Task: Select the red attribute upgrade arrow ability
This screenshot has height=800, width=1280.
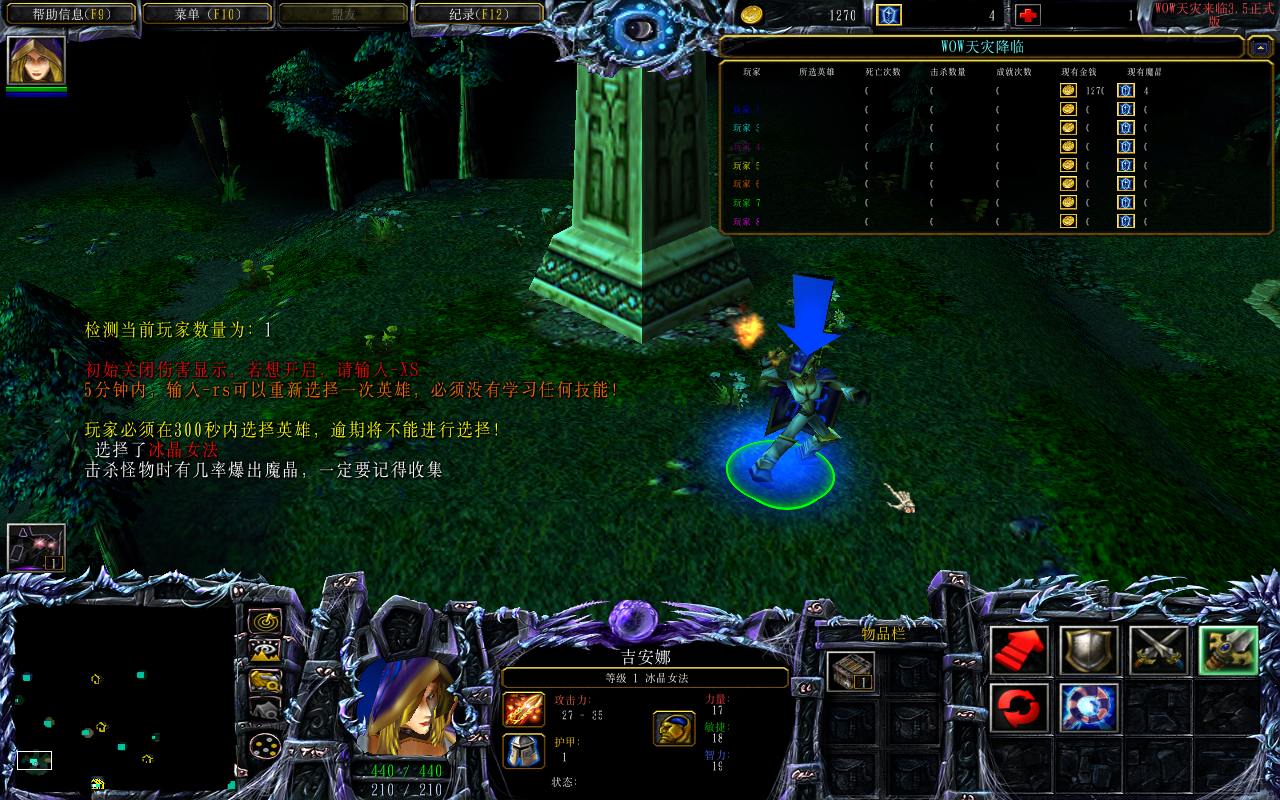Action: (1020, 651)
